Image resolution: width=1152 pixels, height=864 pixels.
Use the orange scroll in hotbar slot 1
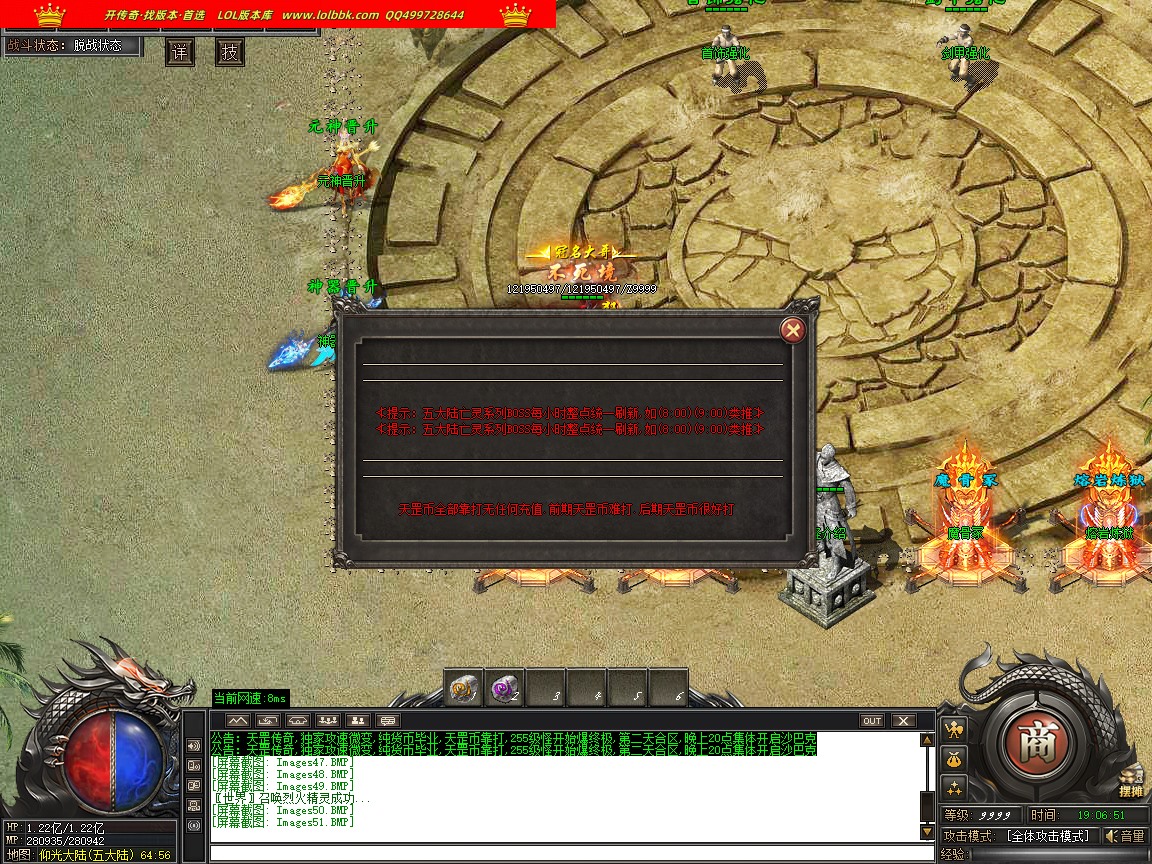[463, 688]
